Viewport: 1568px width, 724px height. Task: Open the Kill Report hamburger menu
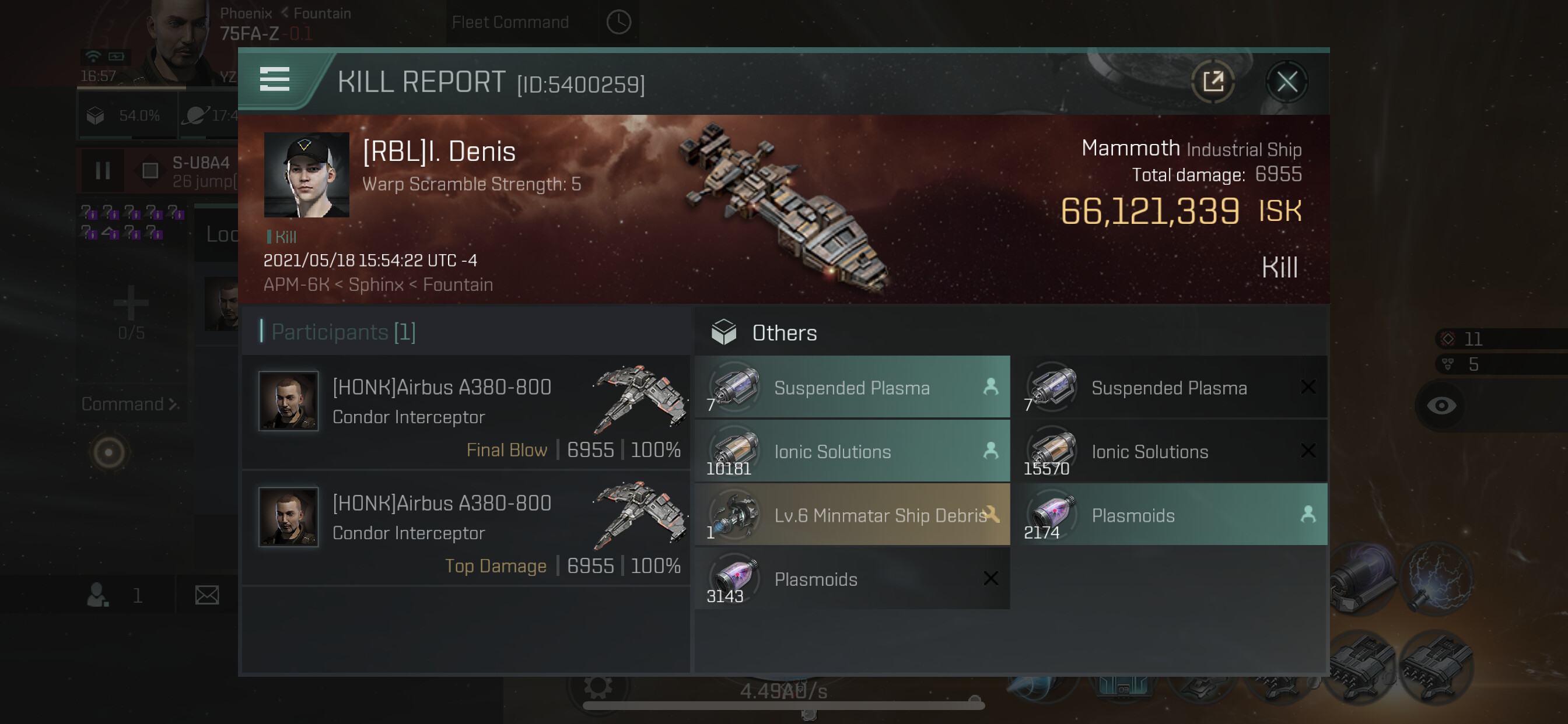pyautogui.click(x=275, y=80)
